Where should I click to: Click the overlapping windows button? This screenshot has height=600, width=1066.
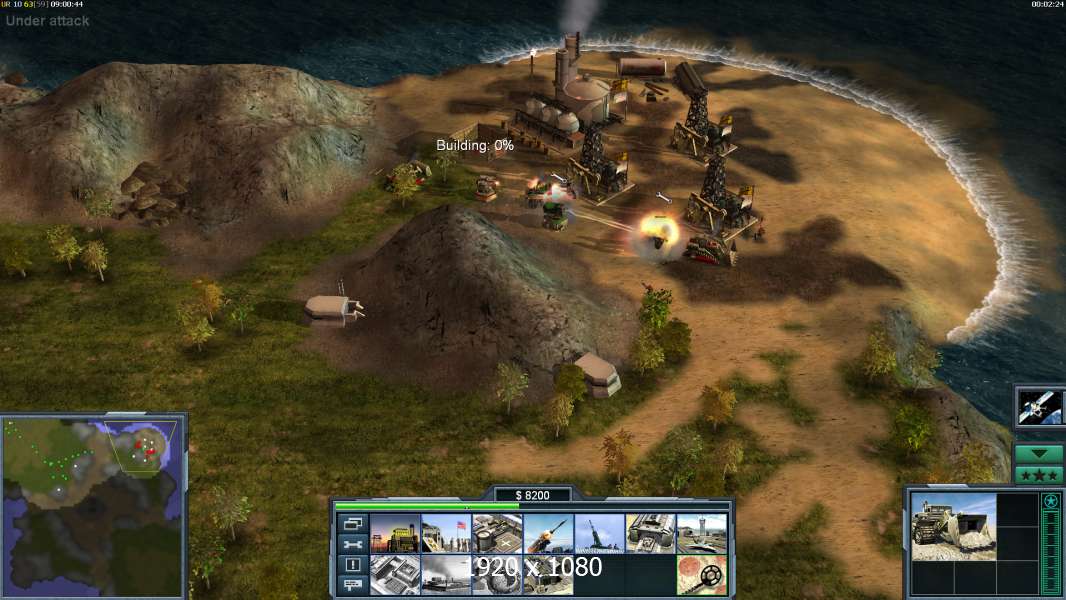(x=352, y=524)
